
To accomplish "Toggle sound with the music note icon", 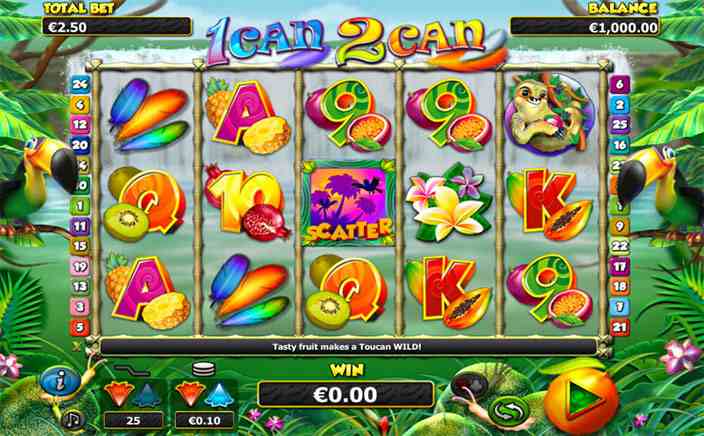I will pos(70,419).
